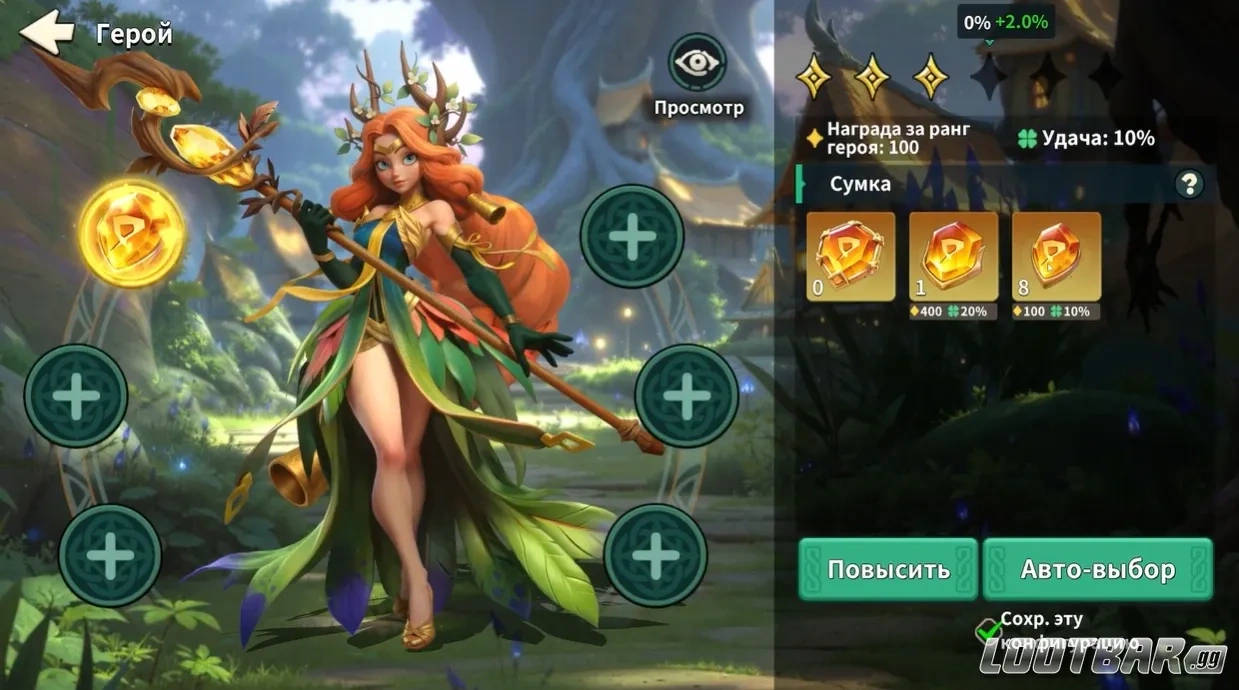The width and height of the screenshot is (1239, 690).
Task: Click the Повысить upgrade button
Action: pyautogui.click(x=888, y=569)
